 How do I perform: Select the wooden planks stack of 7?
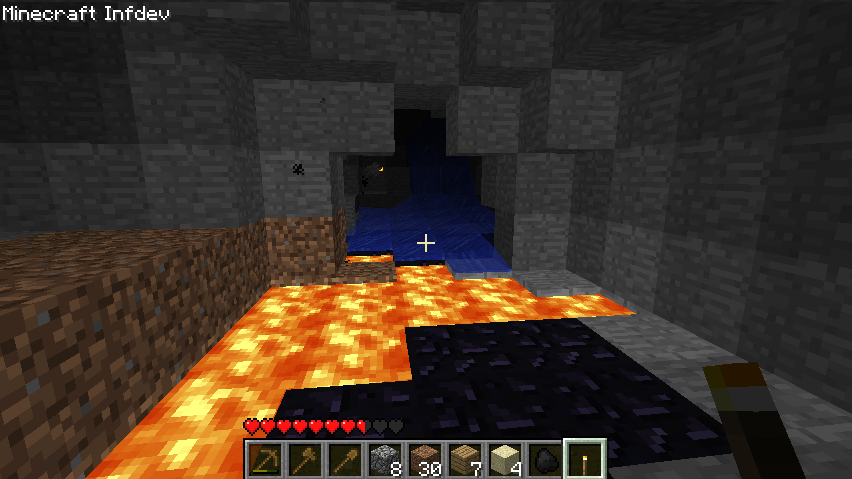(464, 459)
